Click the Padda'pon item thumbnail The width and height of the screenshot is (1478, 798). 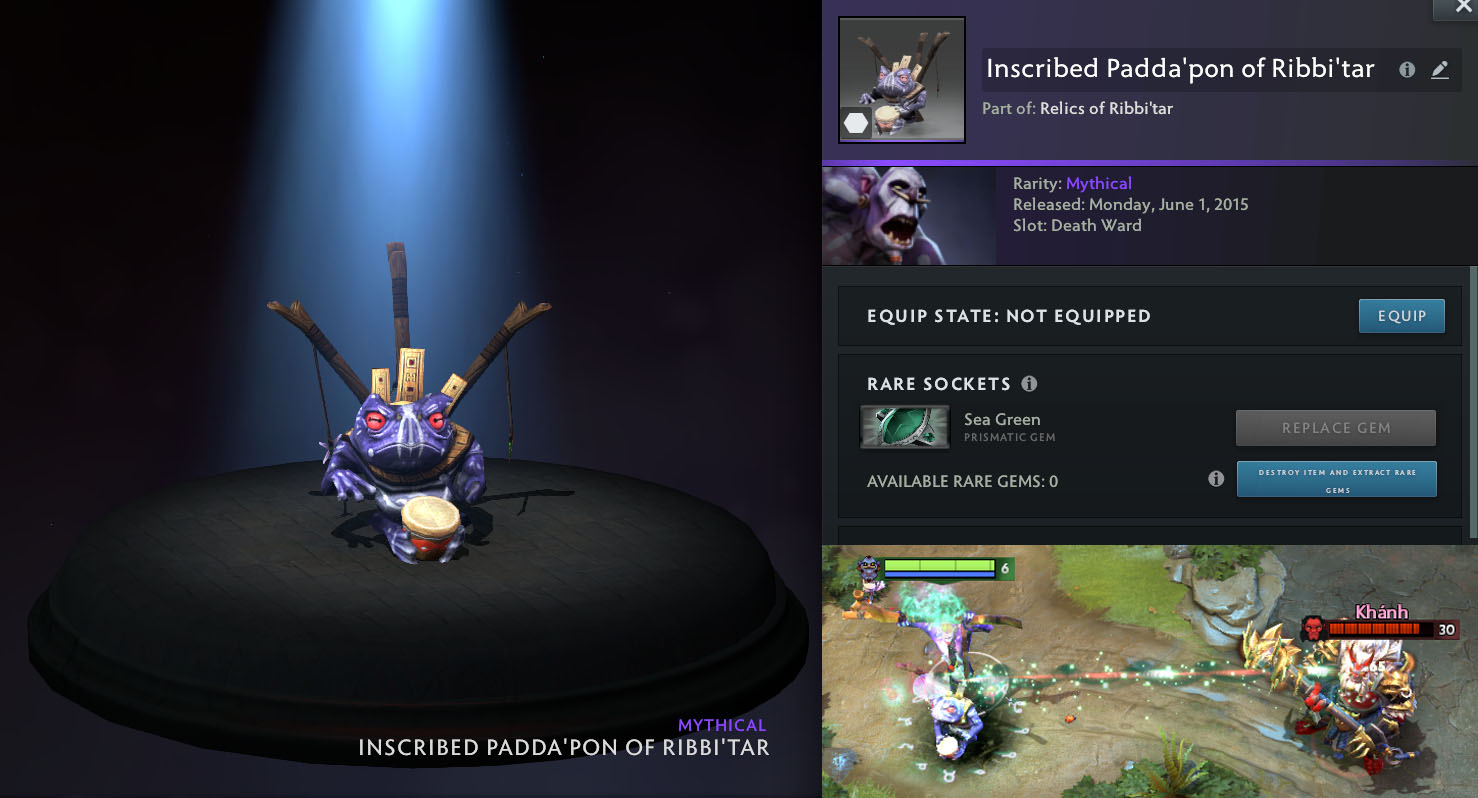click(901, 80)
